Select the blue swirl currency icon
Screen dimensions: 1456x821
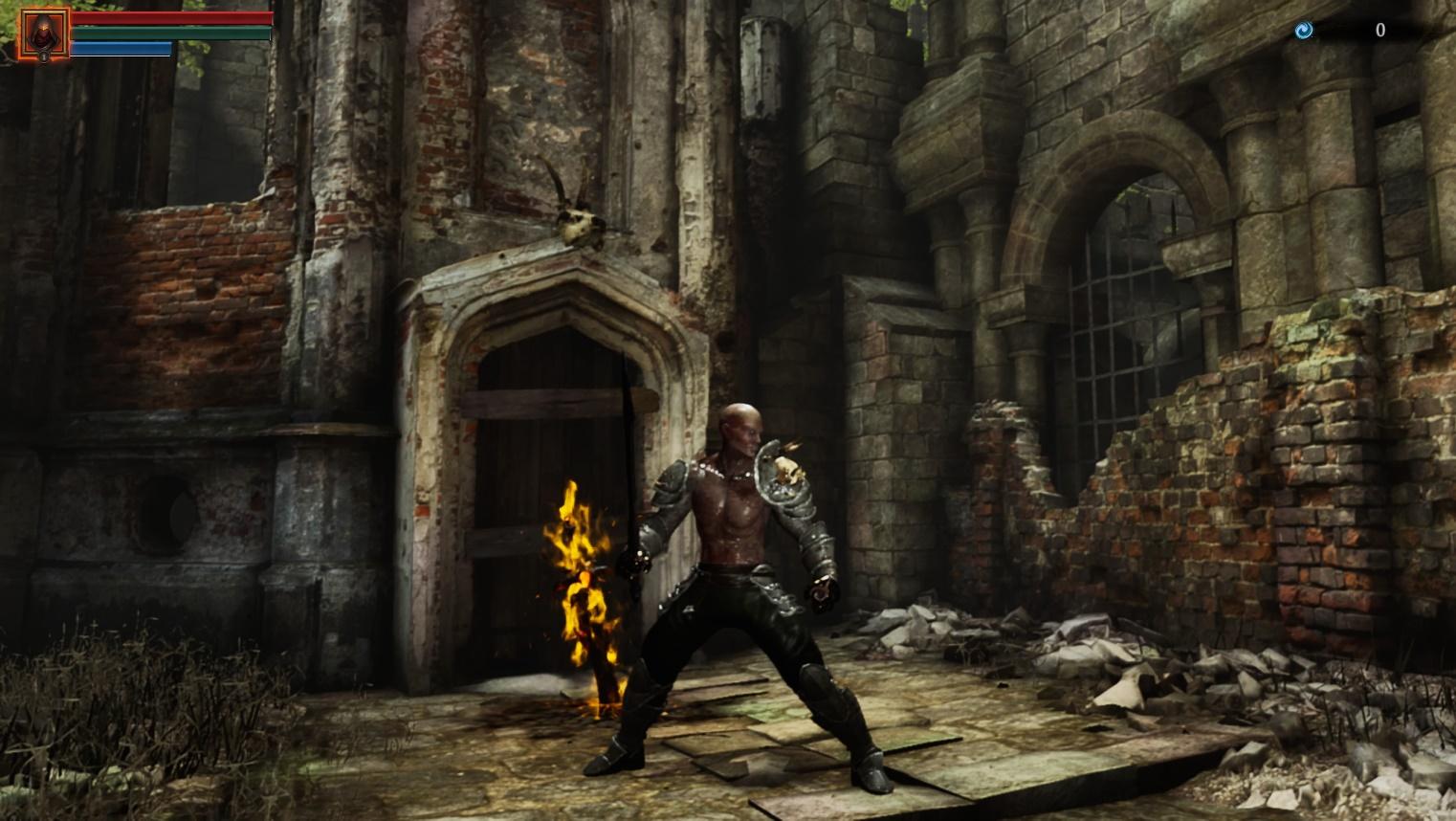point(1303,31)
